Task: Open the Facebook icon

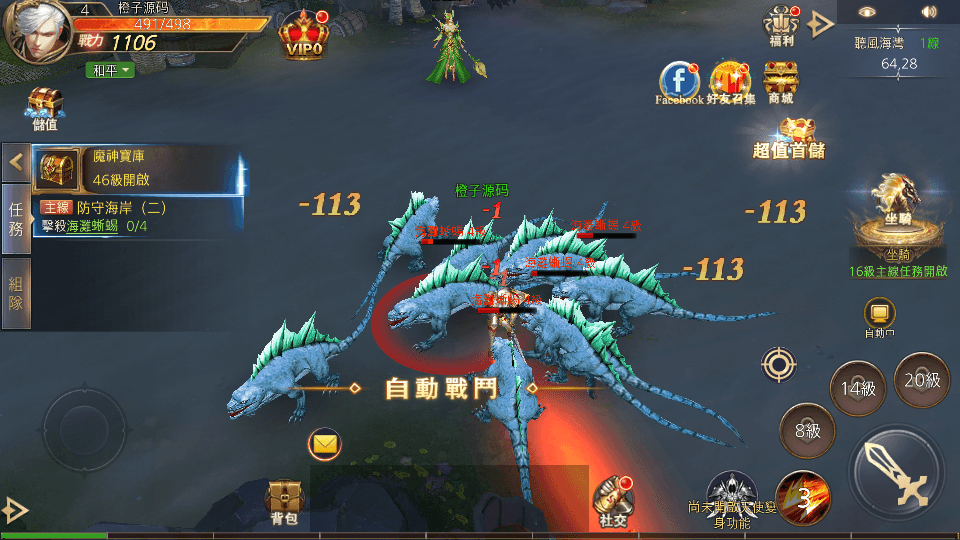Action: pos(679,80)
